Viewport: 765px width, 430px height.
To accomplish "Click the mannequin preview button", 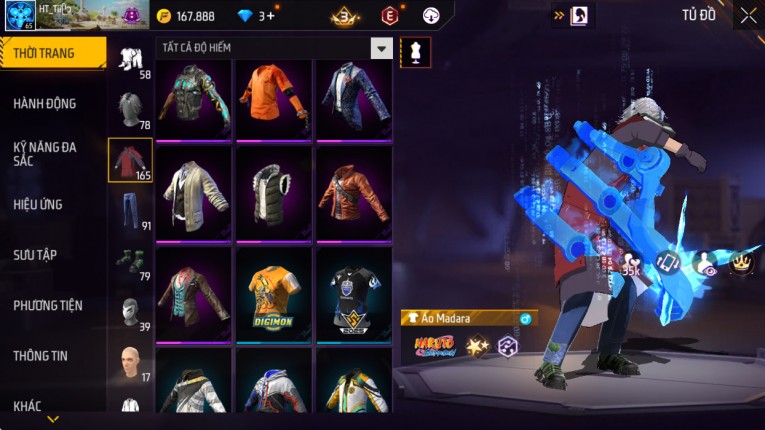I will pos(415,52).
